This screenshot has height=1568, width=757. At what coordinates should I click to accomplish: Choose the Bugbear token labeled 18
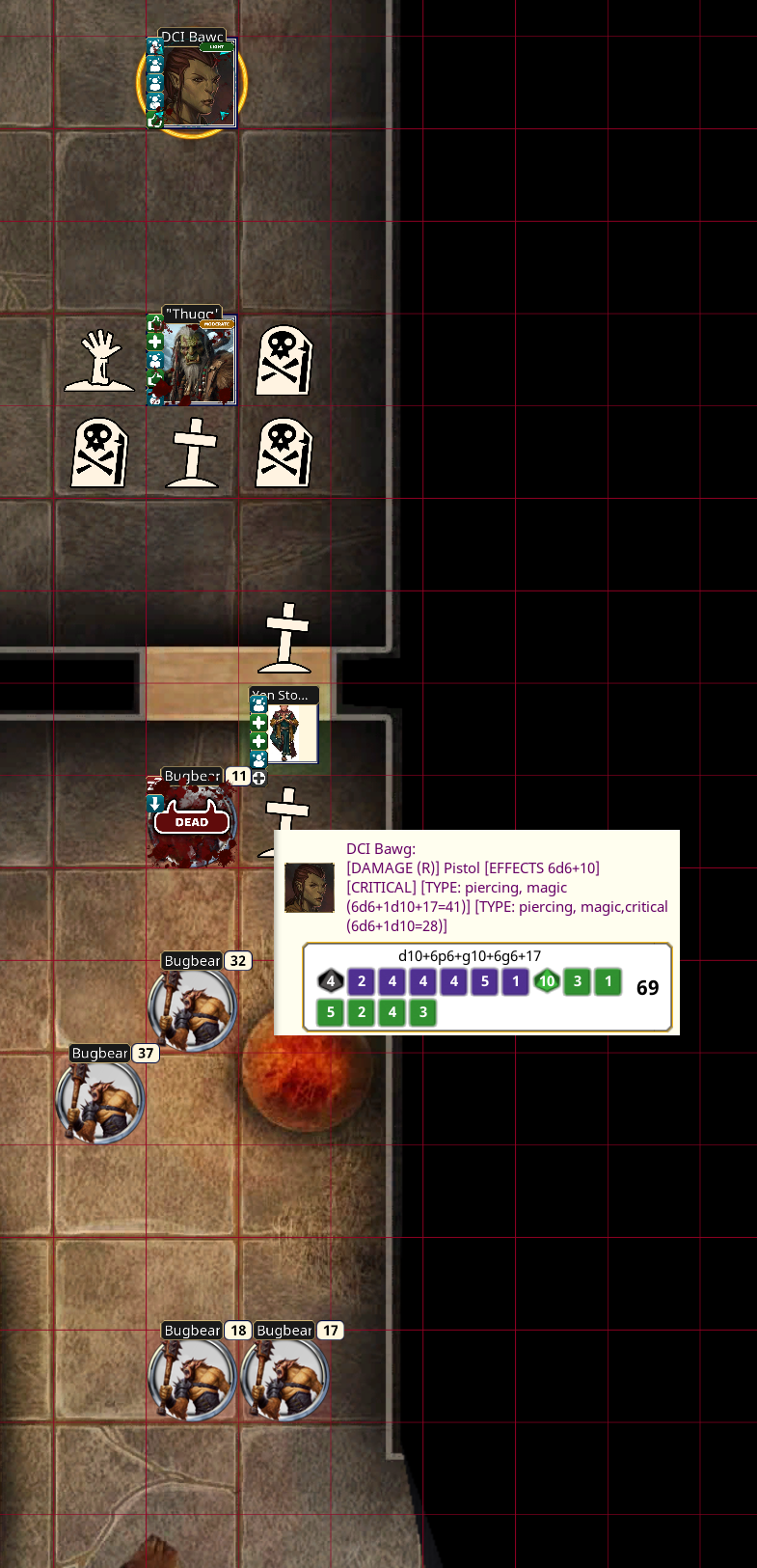193,1377
